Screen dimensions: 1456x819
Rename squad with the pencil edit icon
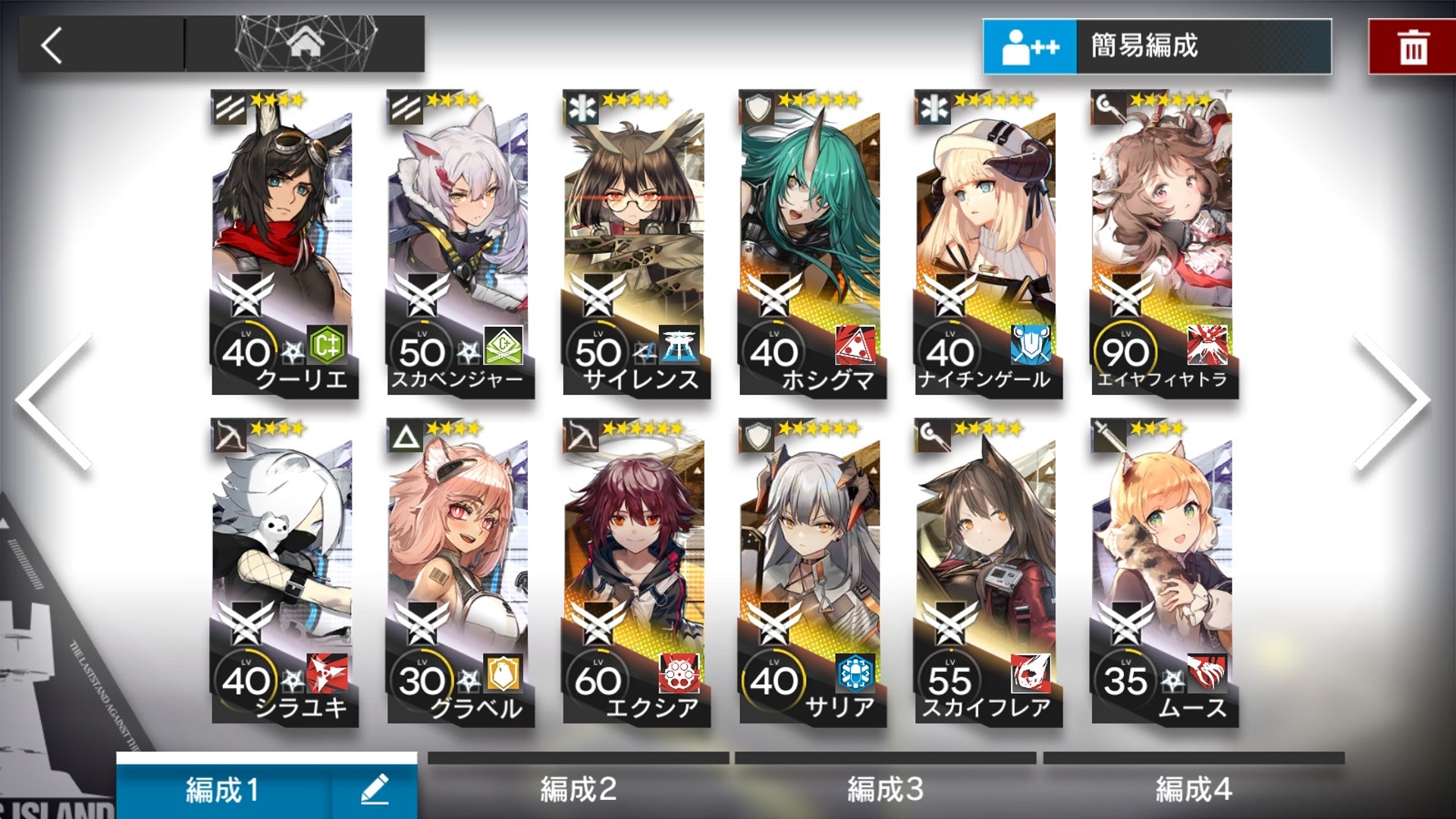click(375, 789)
